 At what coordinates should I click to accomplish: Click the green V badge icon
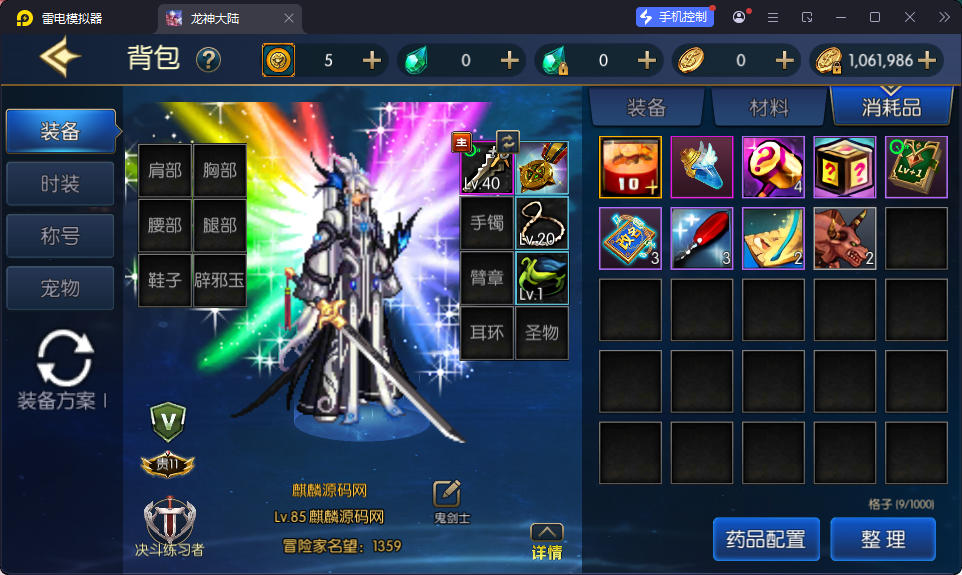point(167,420)
